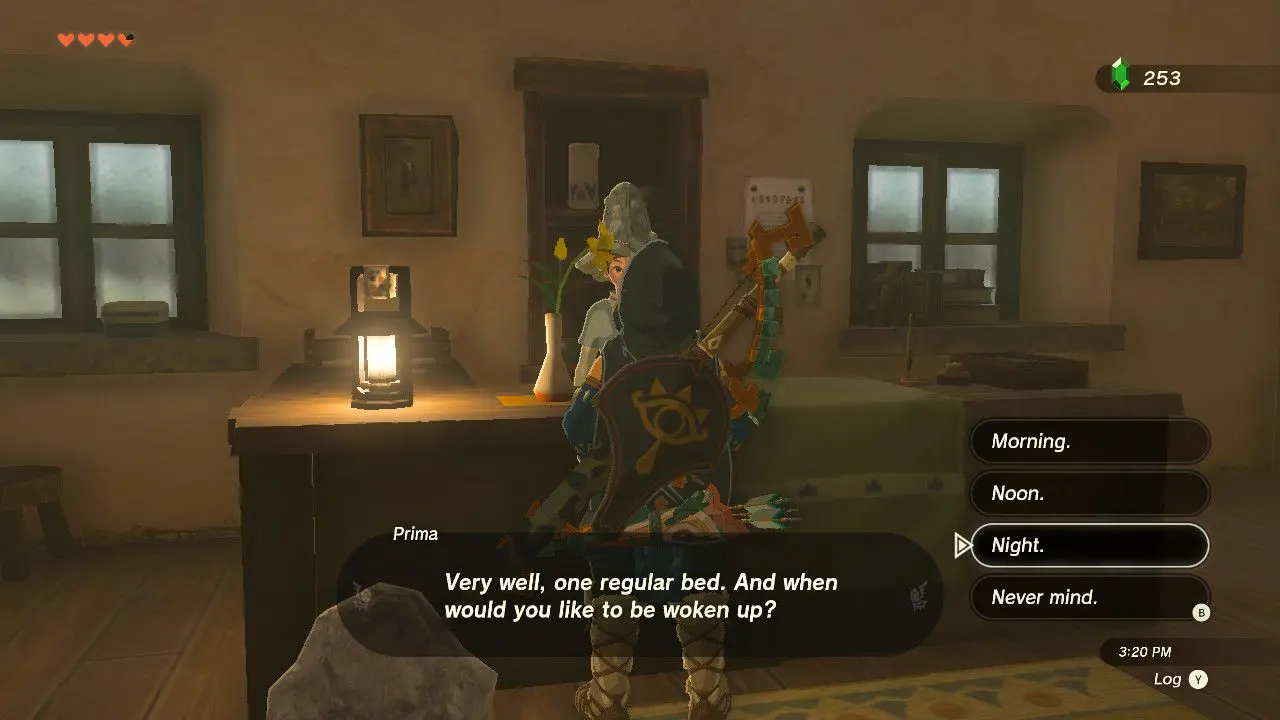Click the selection arrow pointing at Night

962,545
